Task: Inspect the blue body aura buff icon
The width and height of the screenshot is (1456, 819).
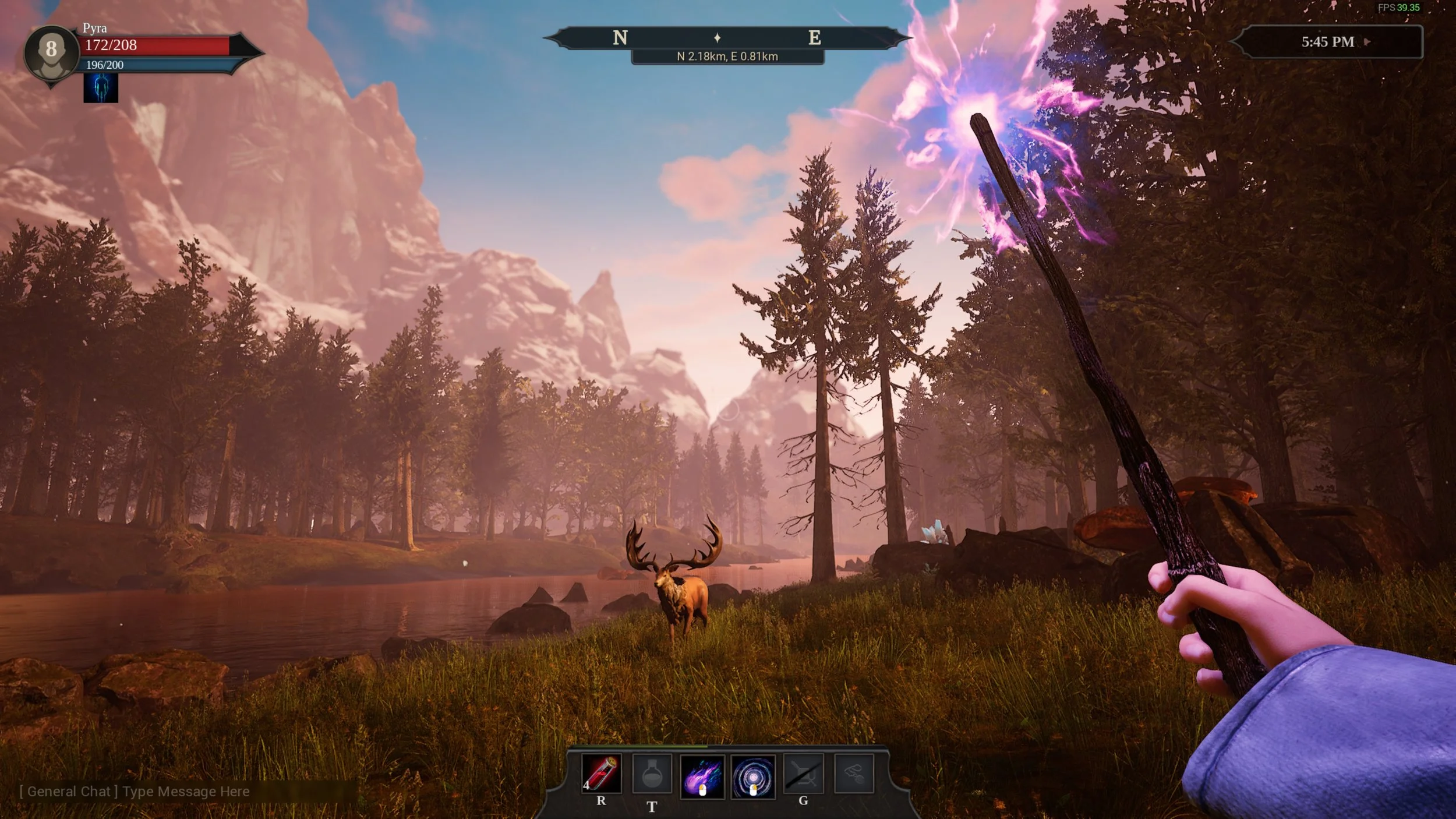Action: click(101, 88)
